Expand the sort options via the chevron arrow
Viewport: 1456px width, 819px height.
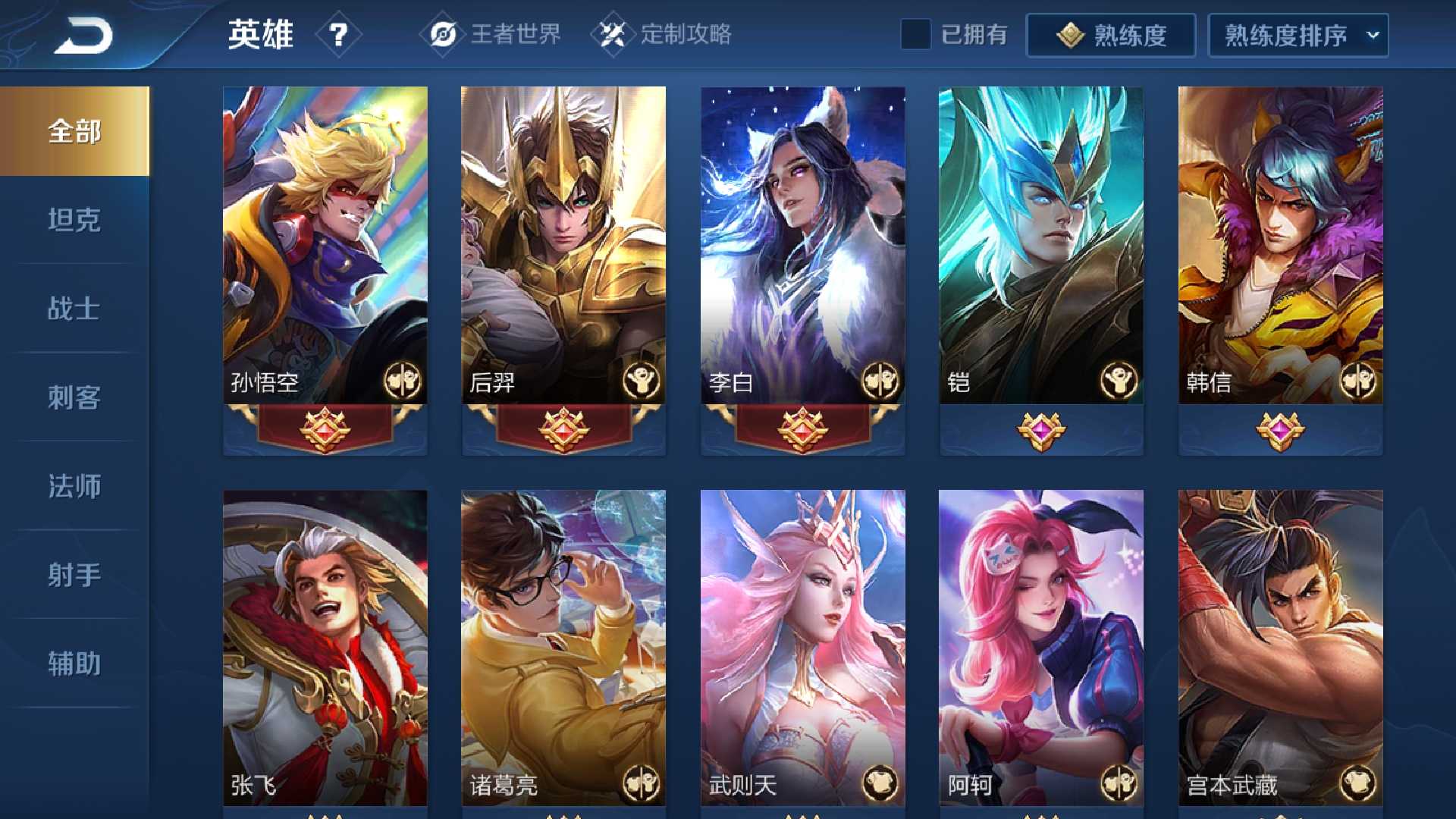pos(1374,33)
